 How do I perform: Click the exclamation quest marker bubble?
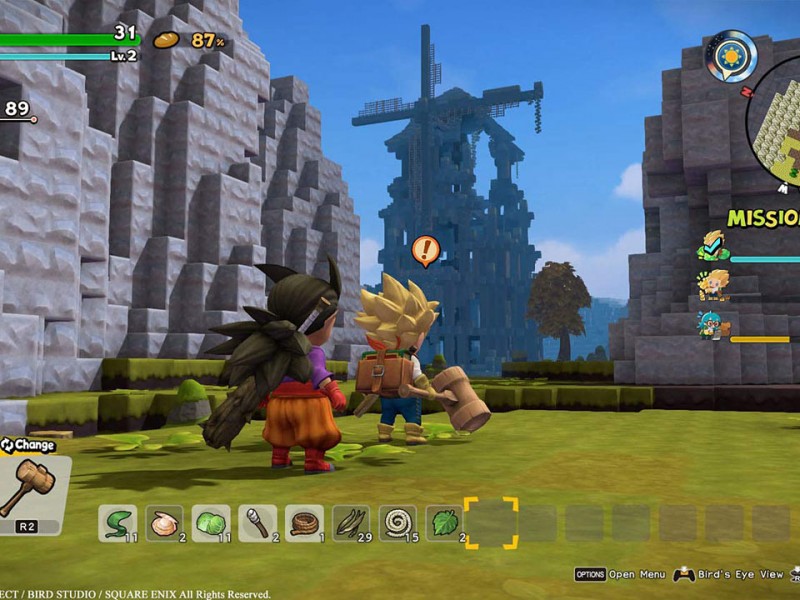426,249
